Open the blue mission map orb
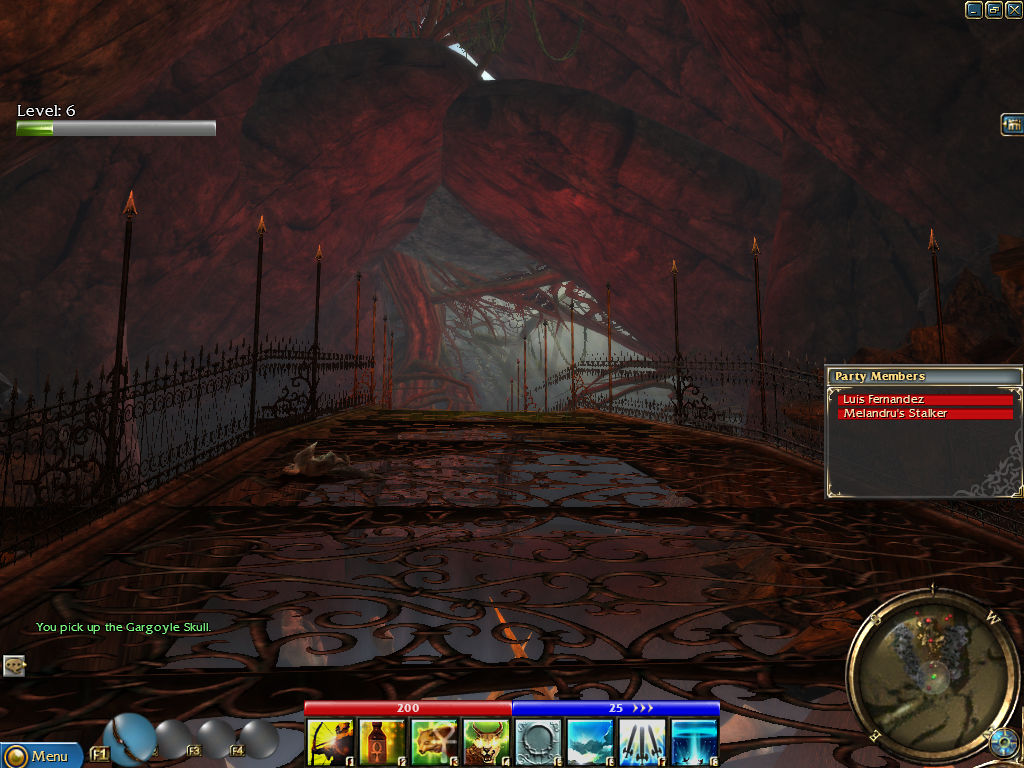The height and width of the screenshot is (768, 1024). click(x=1003, y=743)
